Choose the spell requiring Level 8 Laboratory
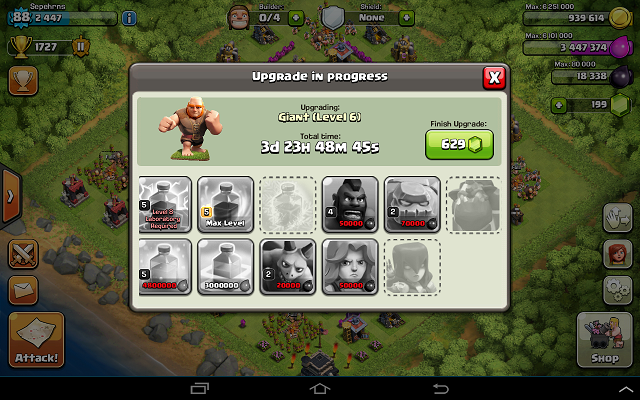 point(165,204)
